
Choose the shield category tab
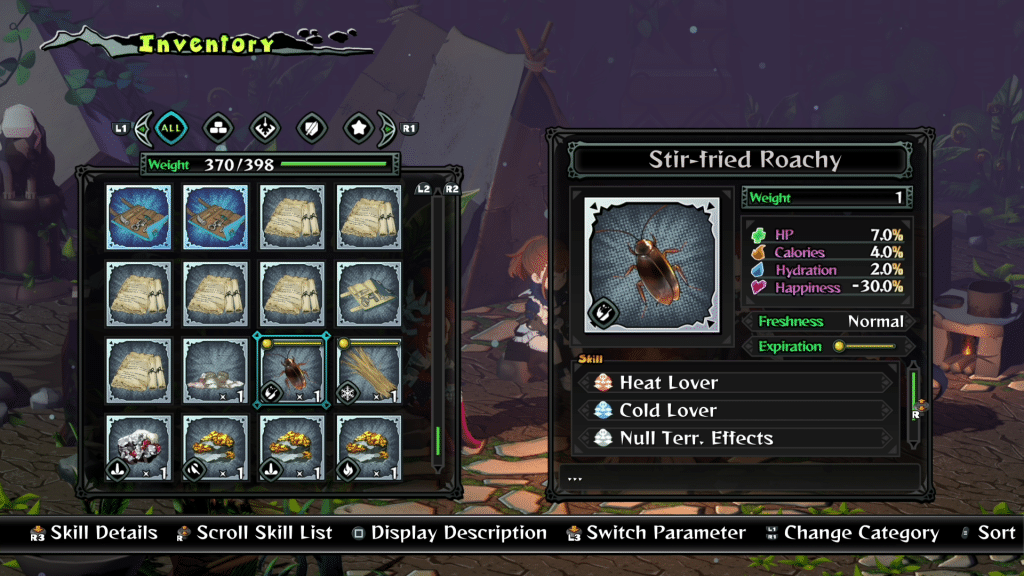pos(312,128)
